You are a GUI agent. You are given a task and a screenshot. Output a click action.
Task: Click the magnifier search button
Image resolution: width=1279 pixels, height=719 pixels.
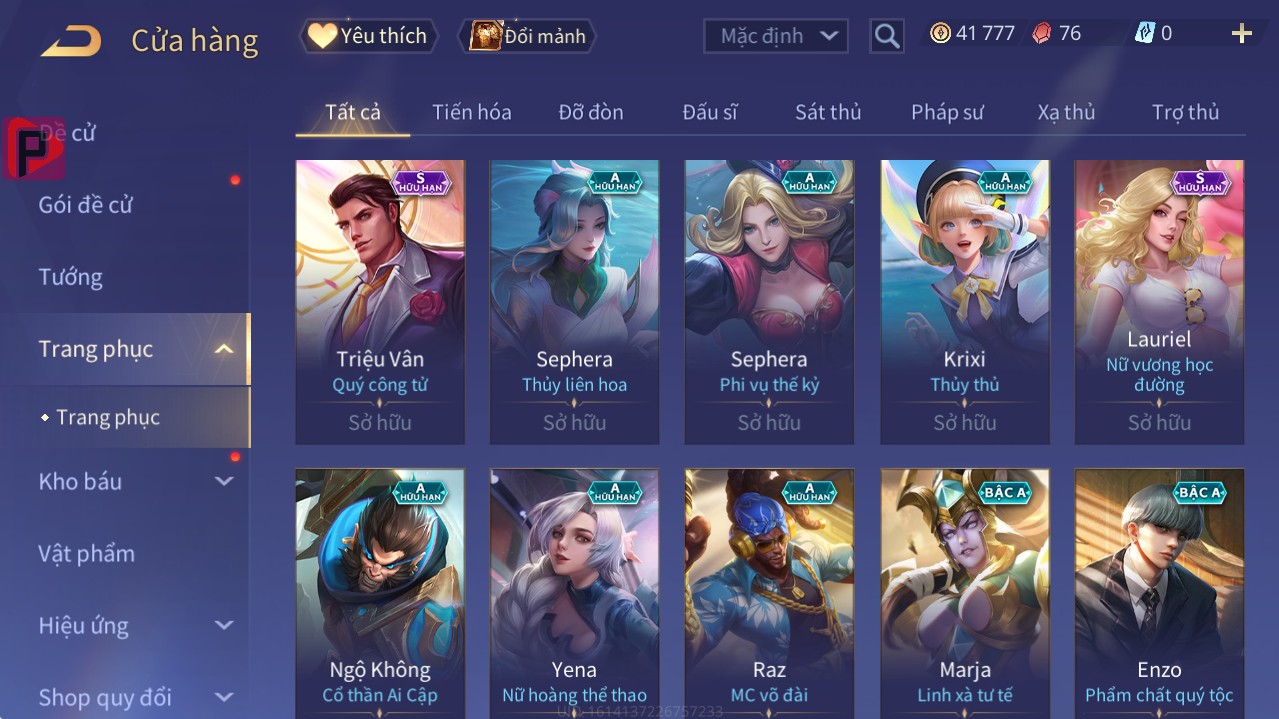pos(886,36)
